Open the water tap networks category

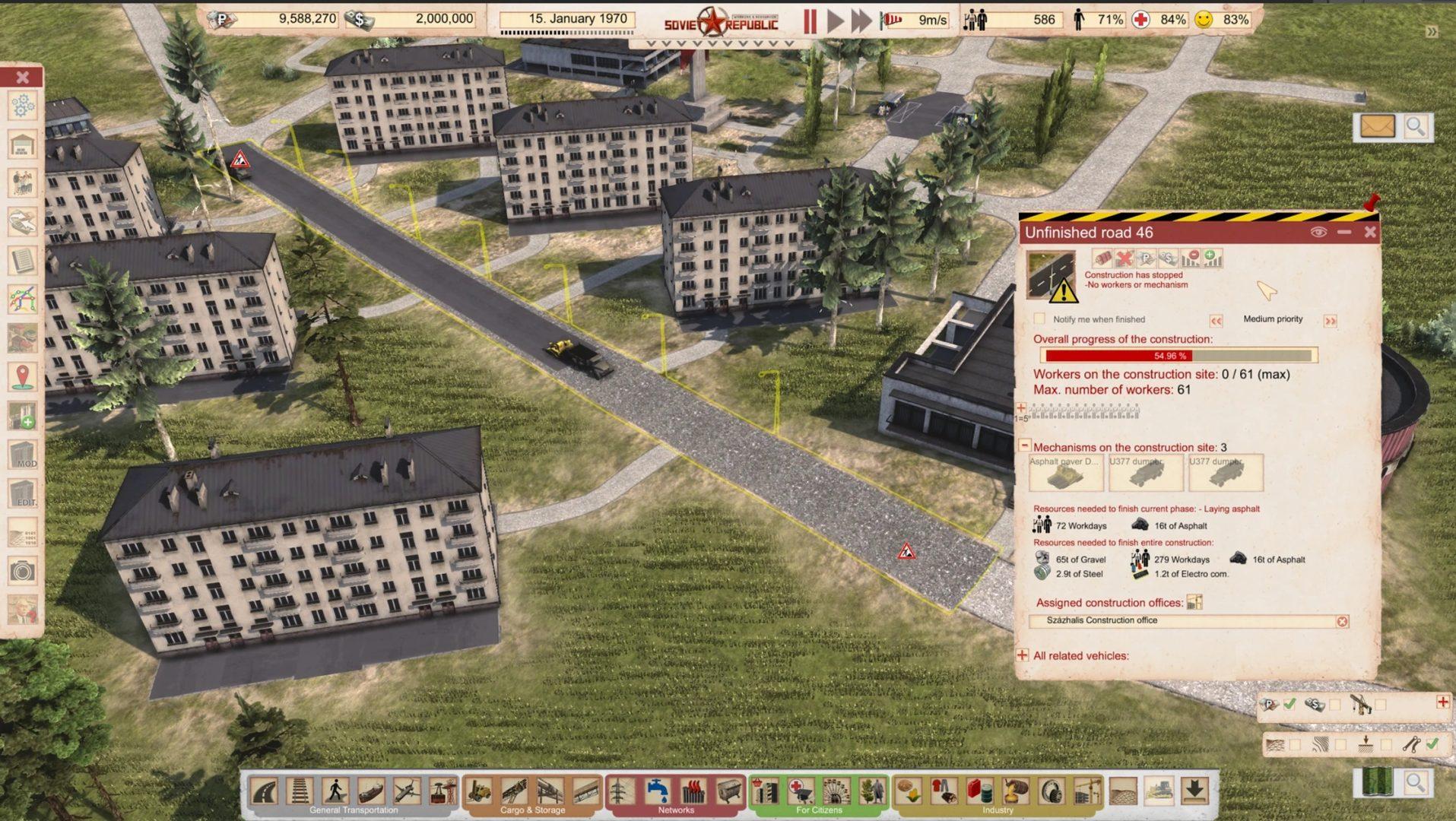point(657,791)
